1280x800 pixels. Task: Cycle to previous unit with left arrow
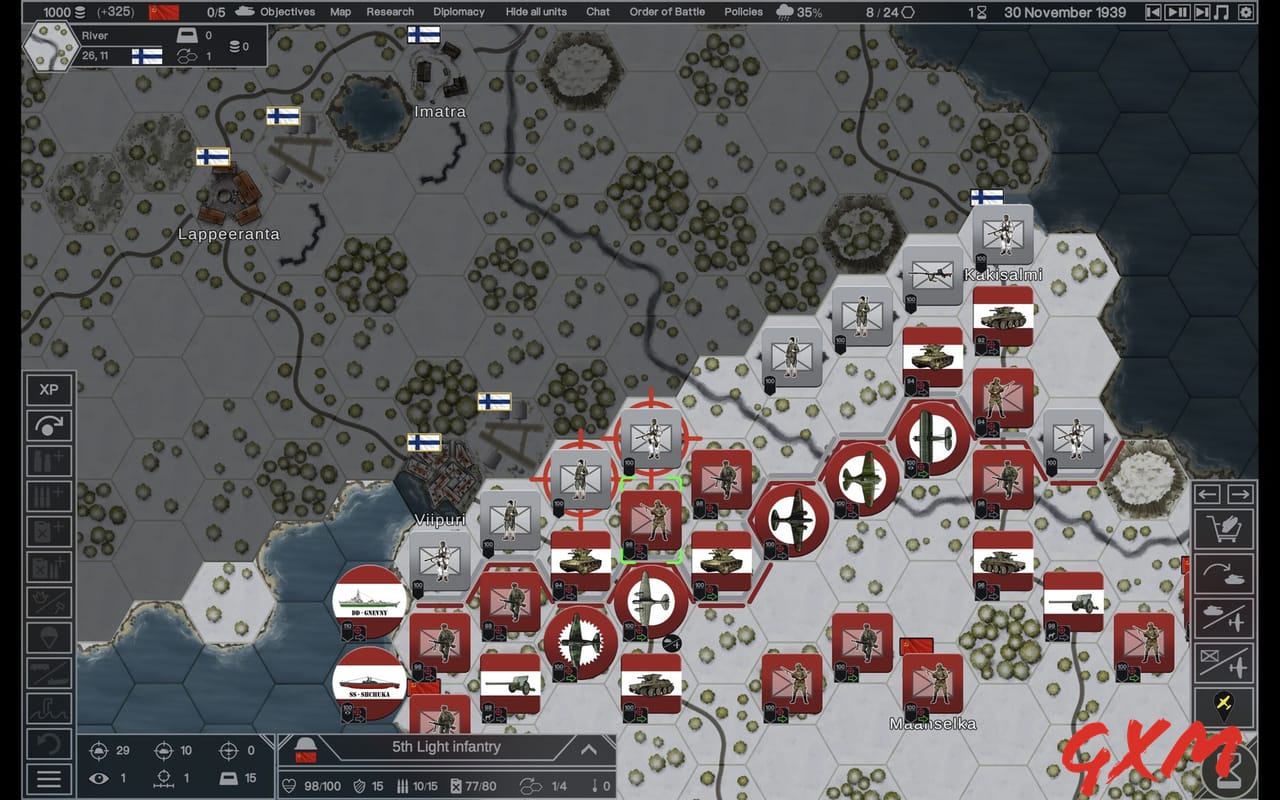click(x=1207, y=493)
